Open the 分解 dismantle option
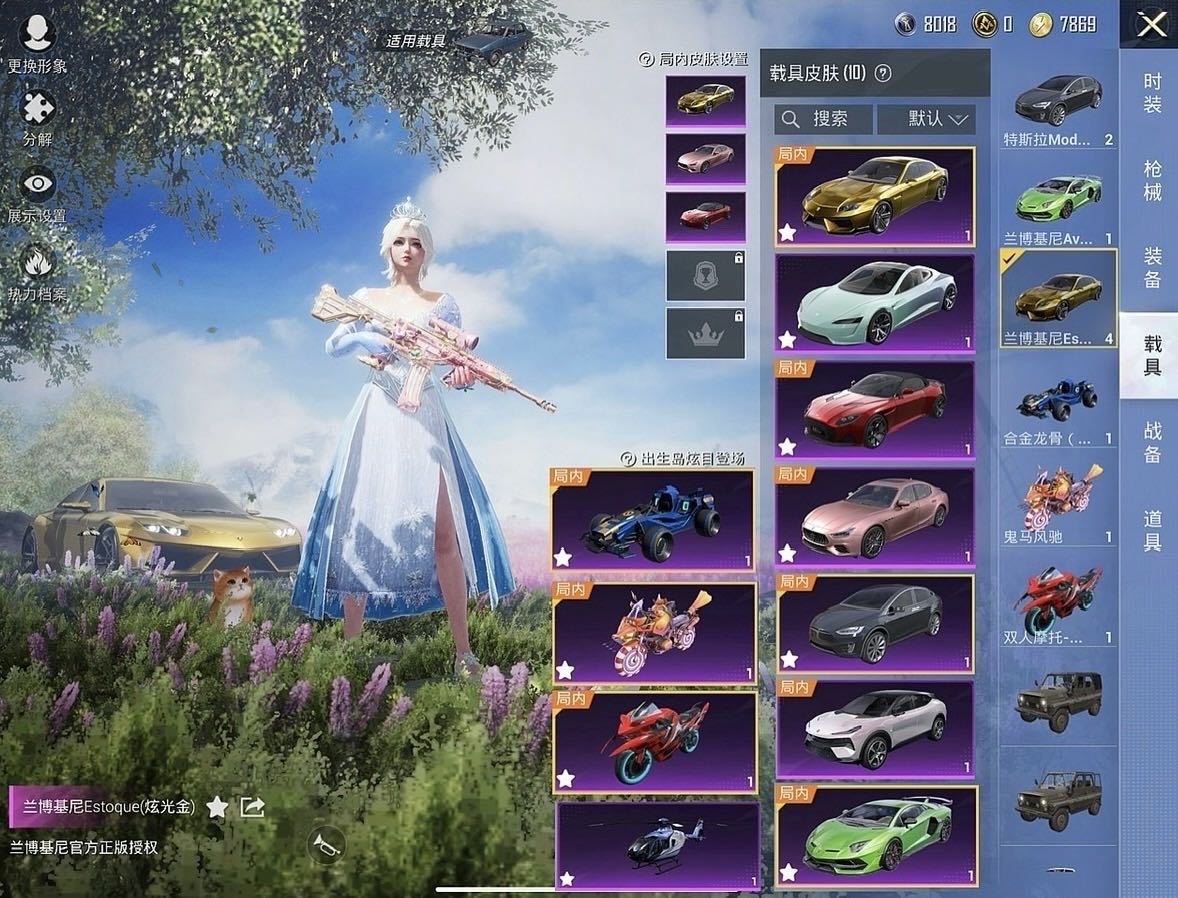 tap(38, 116)
